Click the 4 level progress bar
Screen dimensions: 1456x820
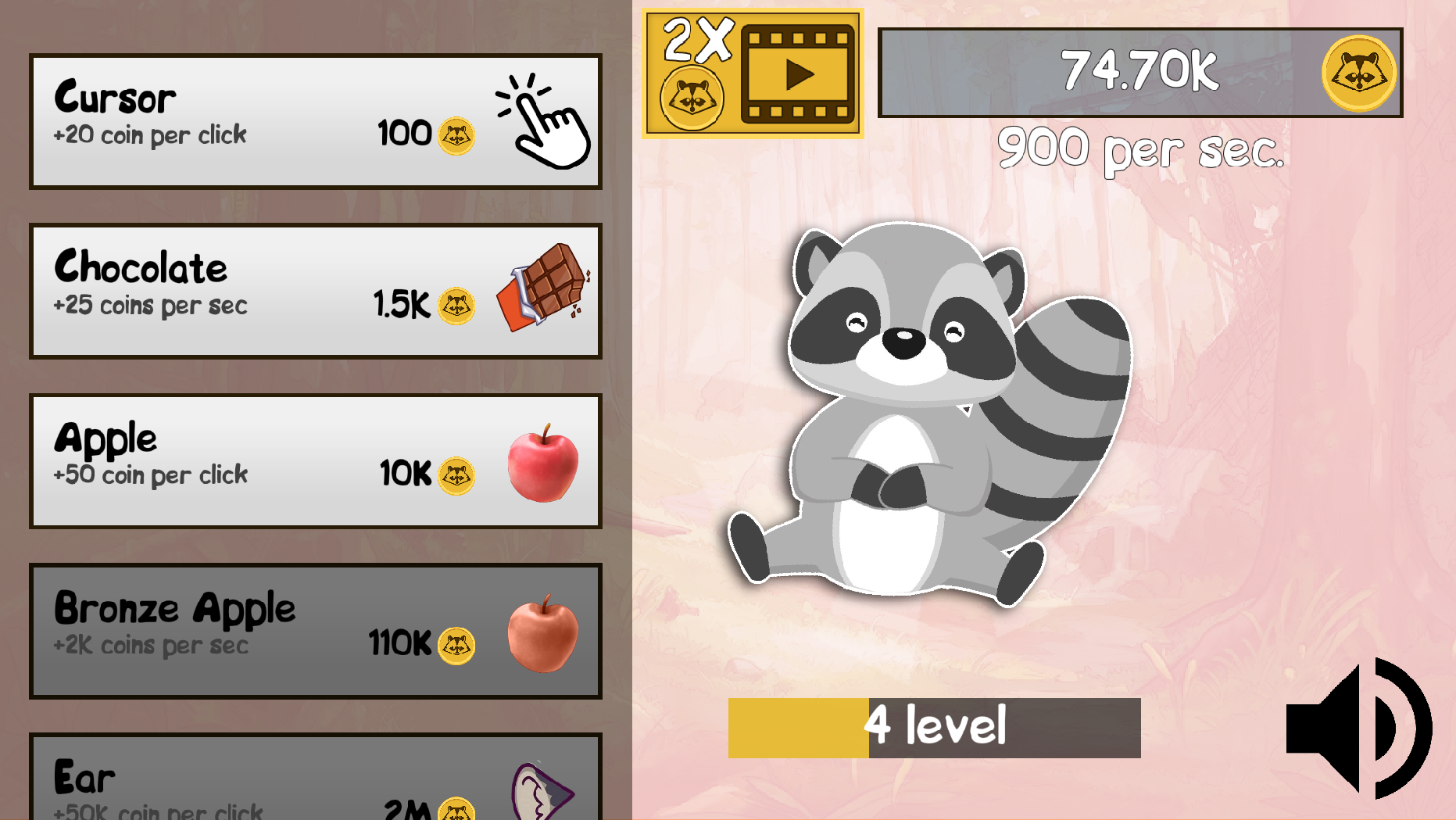tap(934, 725)
